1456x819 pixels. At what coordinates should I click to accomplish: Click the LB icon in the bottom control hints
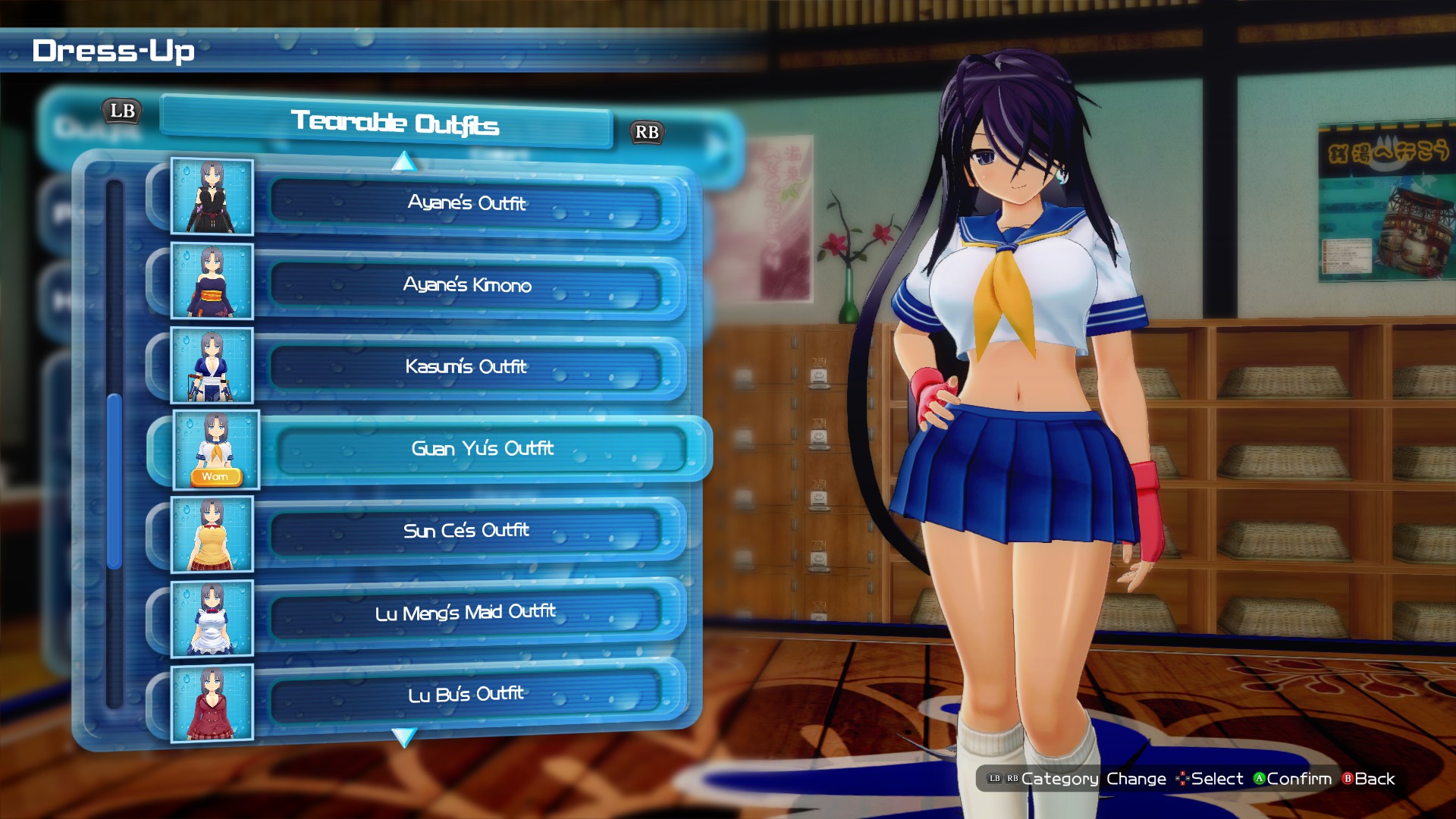pos(994,778)
